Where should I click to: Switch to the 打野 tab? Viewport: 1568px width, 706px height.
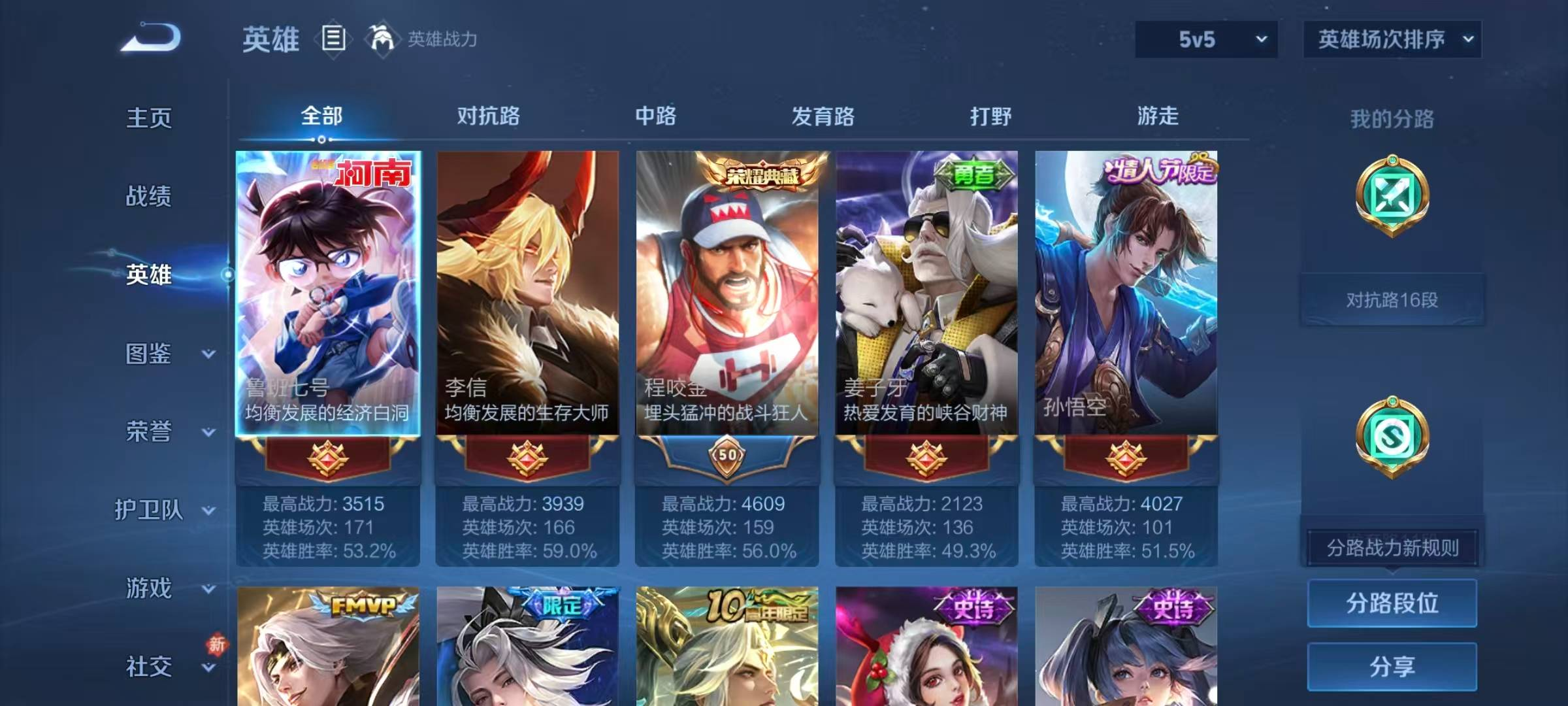tap(990, 116)
